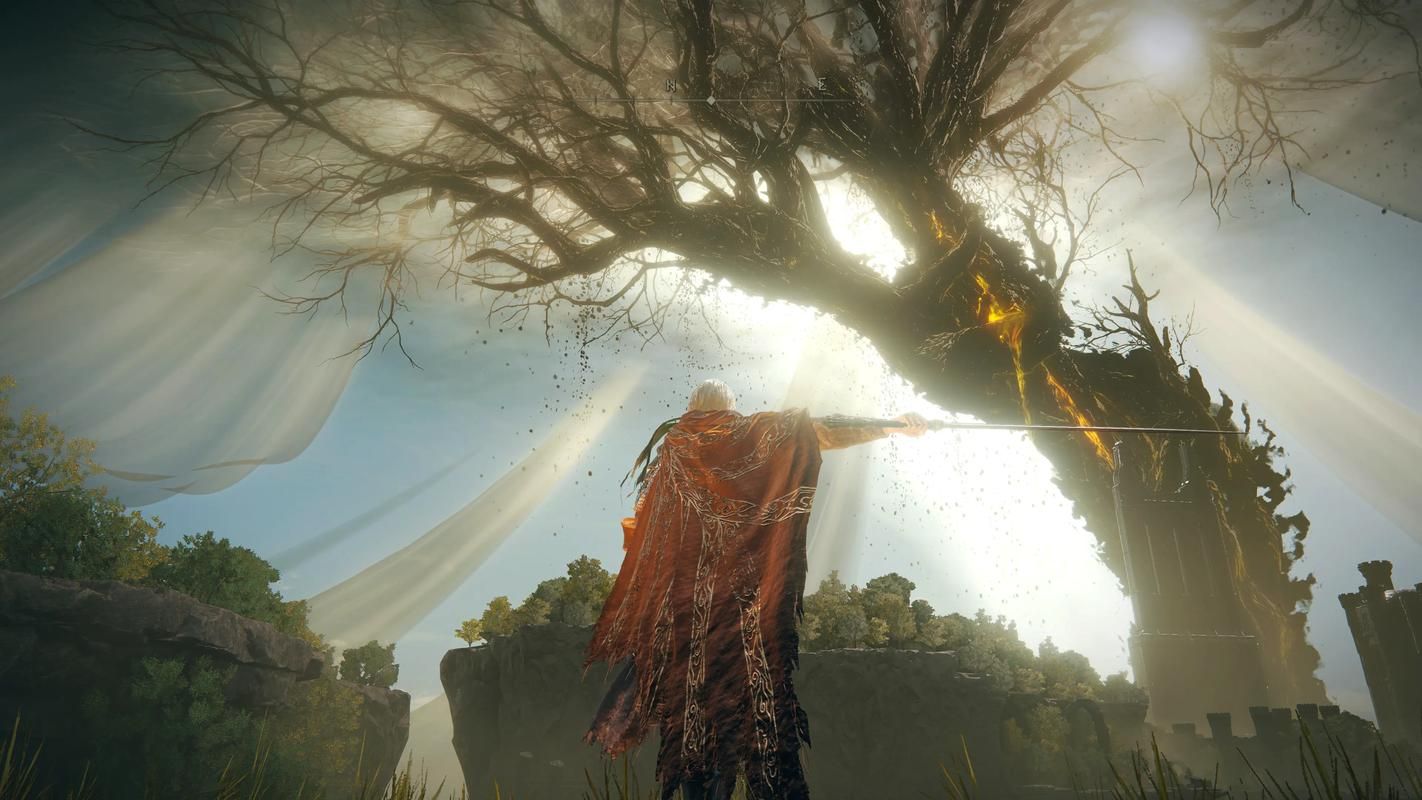
Task: Click the compass bar's center diamond marker
Action: (711, 101)
